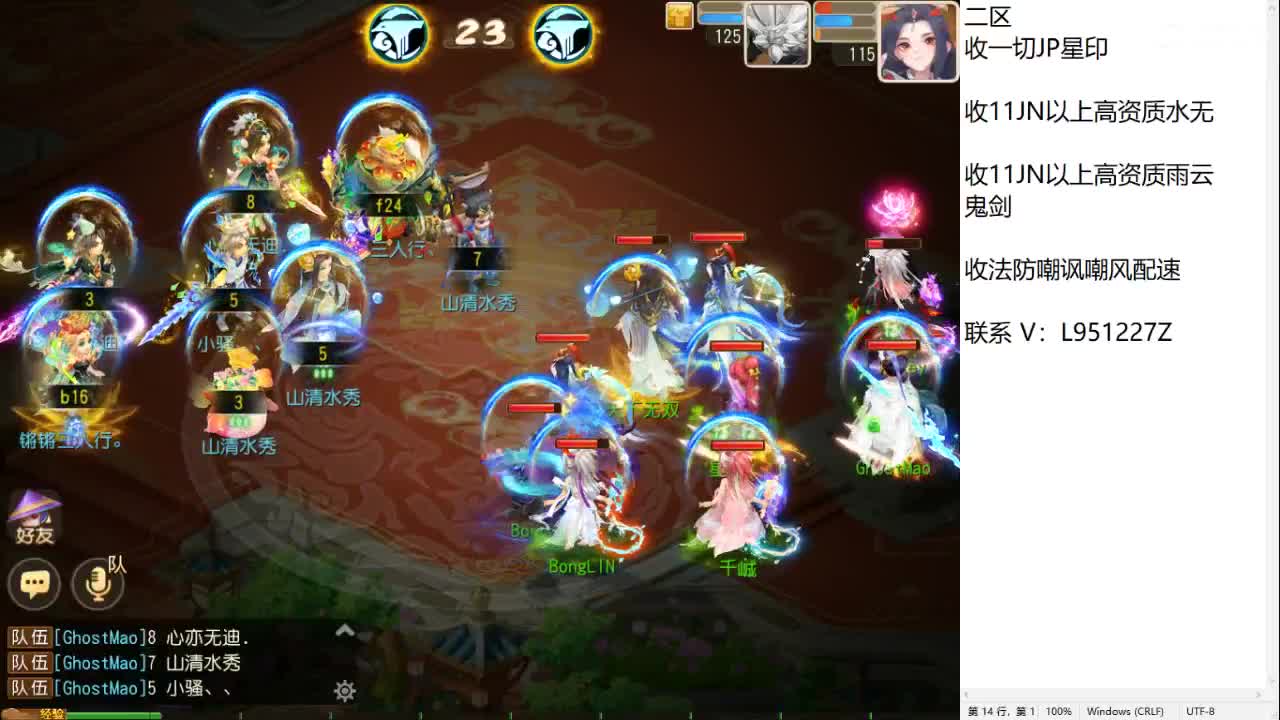Click the Windows (CRLF) line-ending indicator
This screenshot has height=720, width=1280.
[x=1125, y=711]
